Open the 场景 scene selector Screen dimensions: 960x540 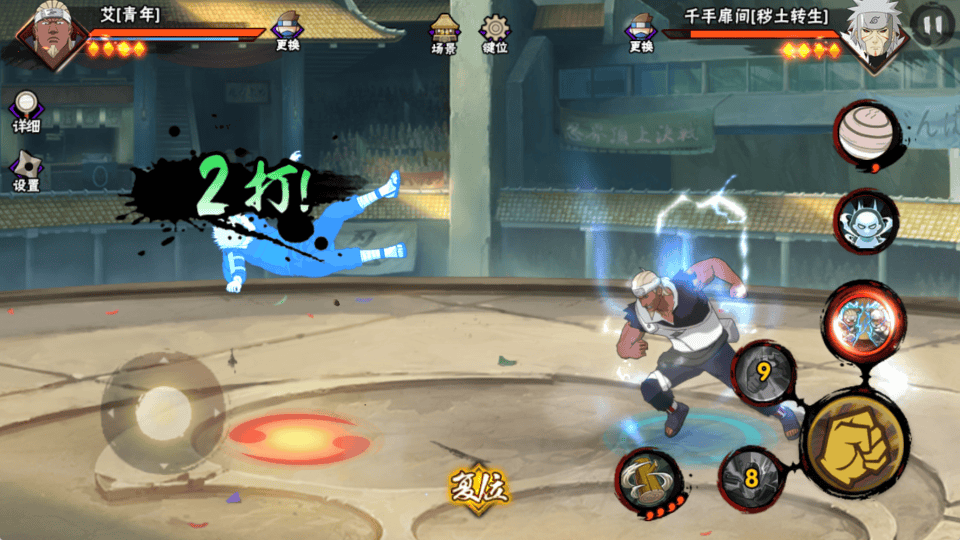point(444,33)
